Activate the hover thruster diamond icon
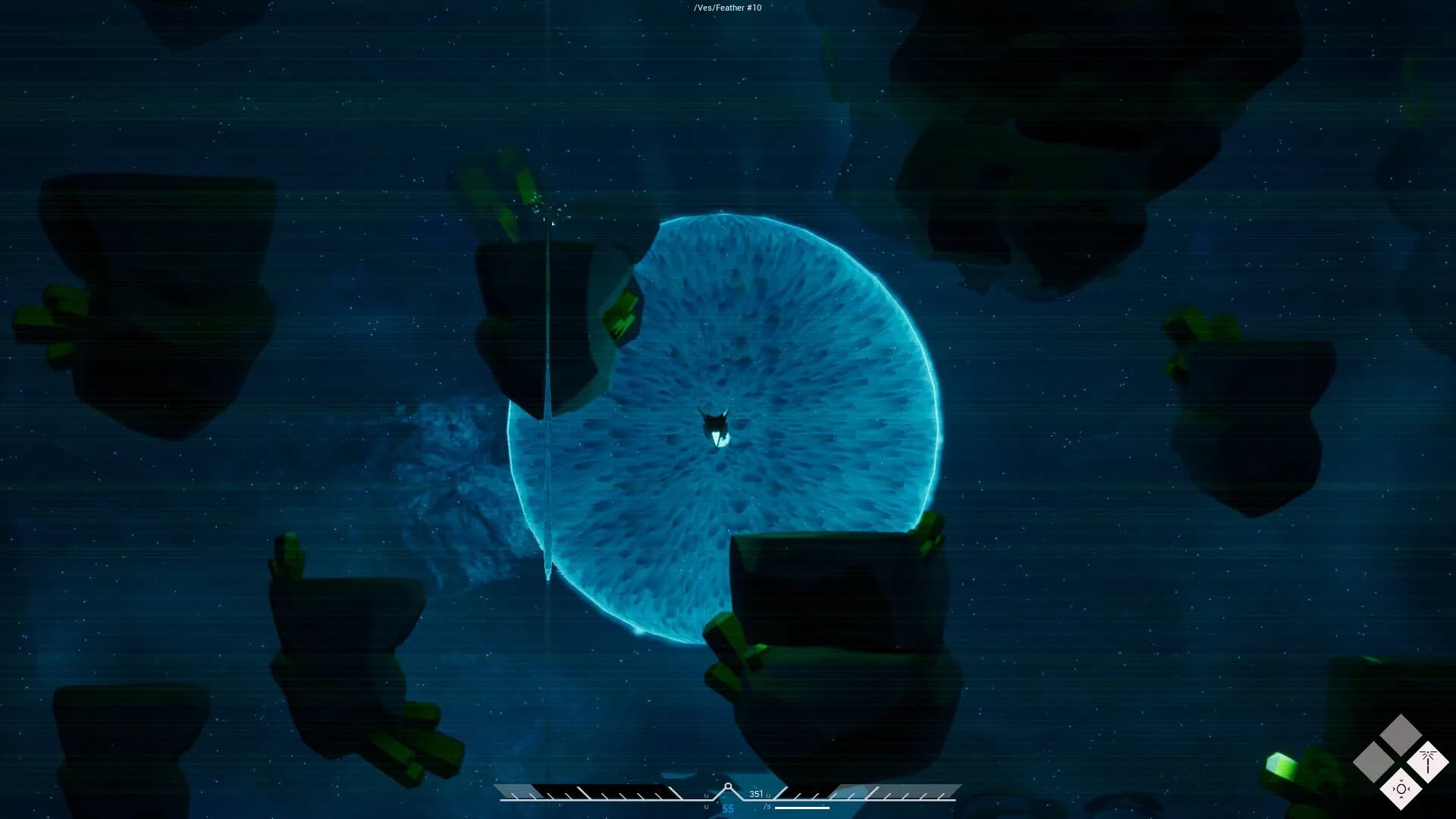1456x819 pixels. [x=1401, y=789]
